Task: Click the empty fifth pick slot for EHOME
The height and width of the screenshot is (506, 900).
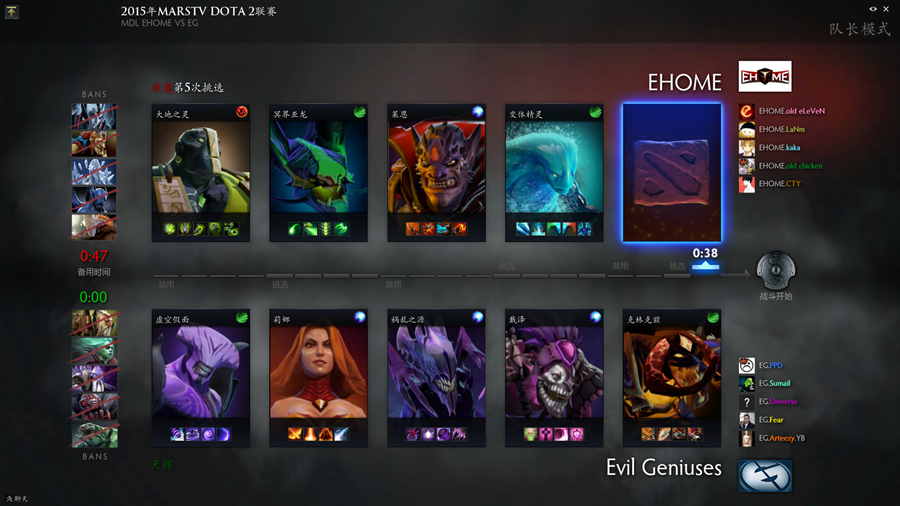Action: point(672,172)
